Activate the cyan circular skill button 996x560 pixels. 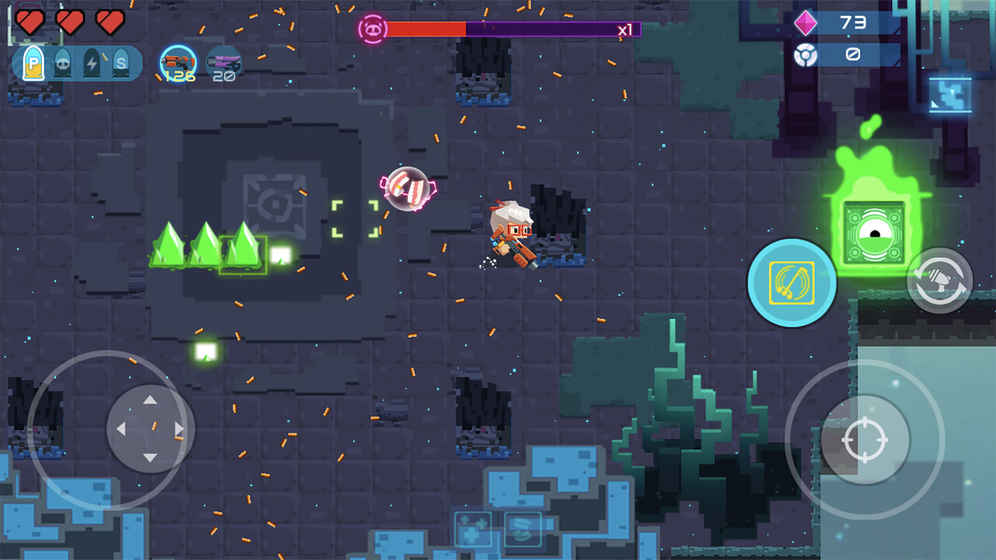click(x=792, y=283)
